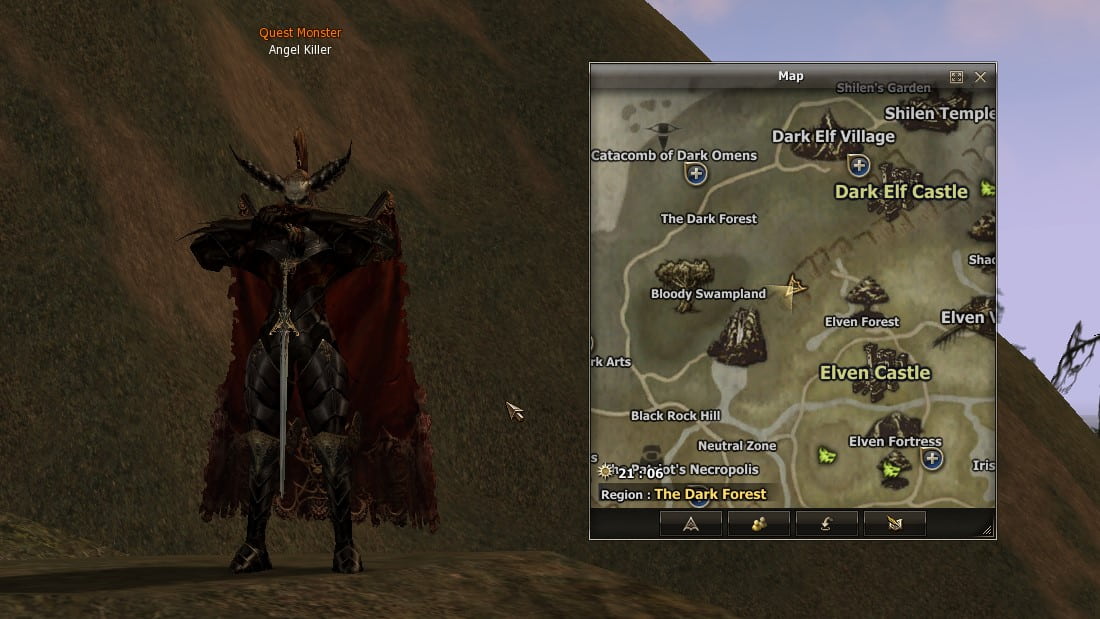Viewport: 1100px width, 619px height.
Task: Click the gold player position arrow
Action: [793, 289]
